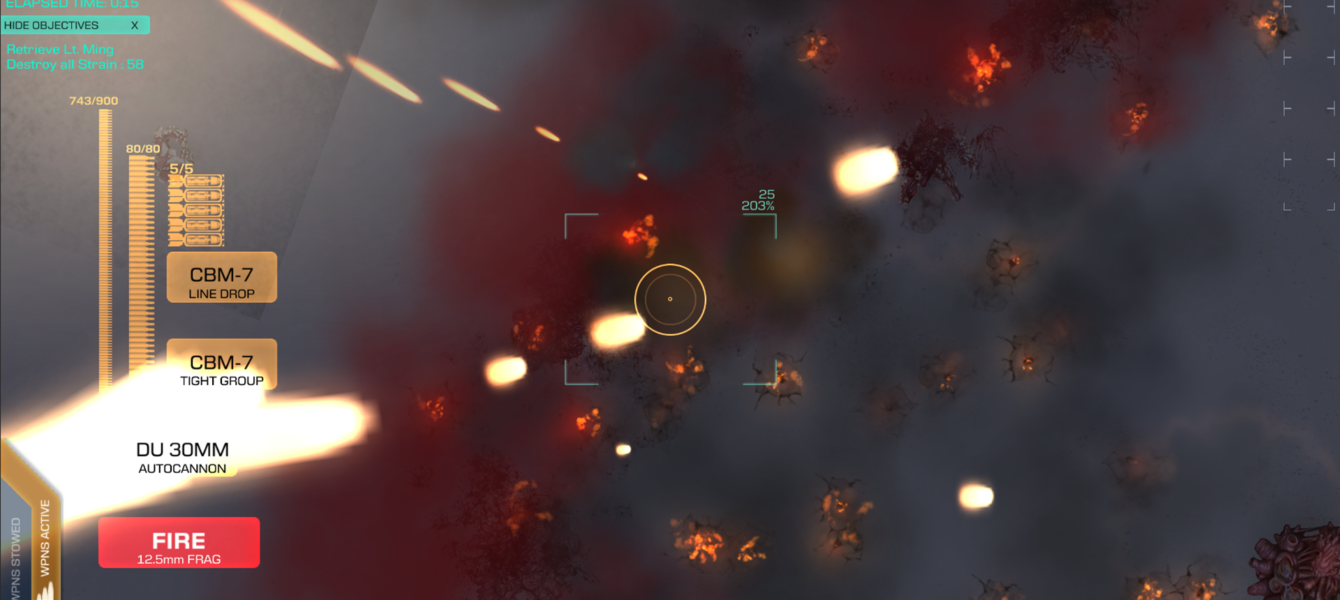Hide the objectives panel
This screenshot has width=1340, height=600.
point(75,25)
